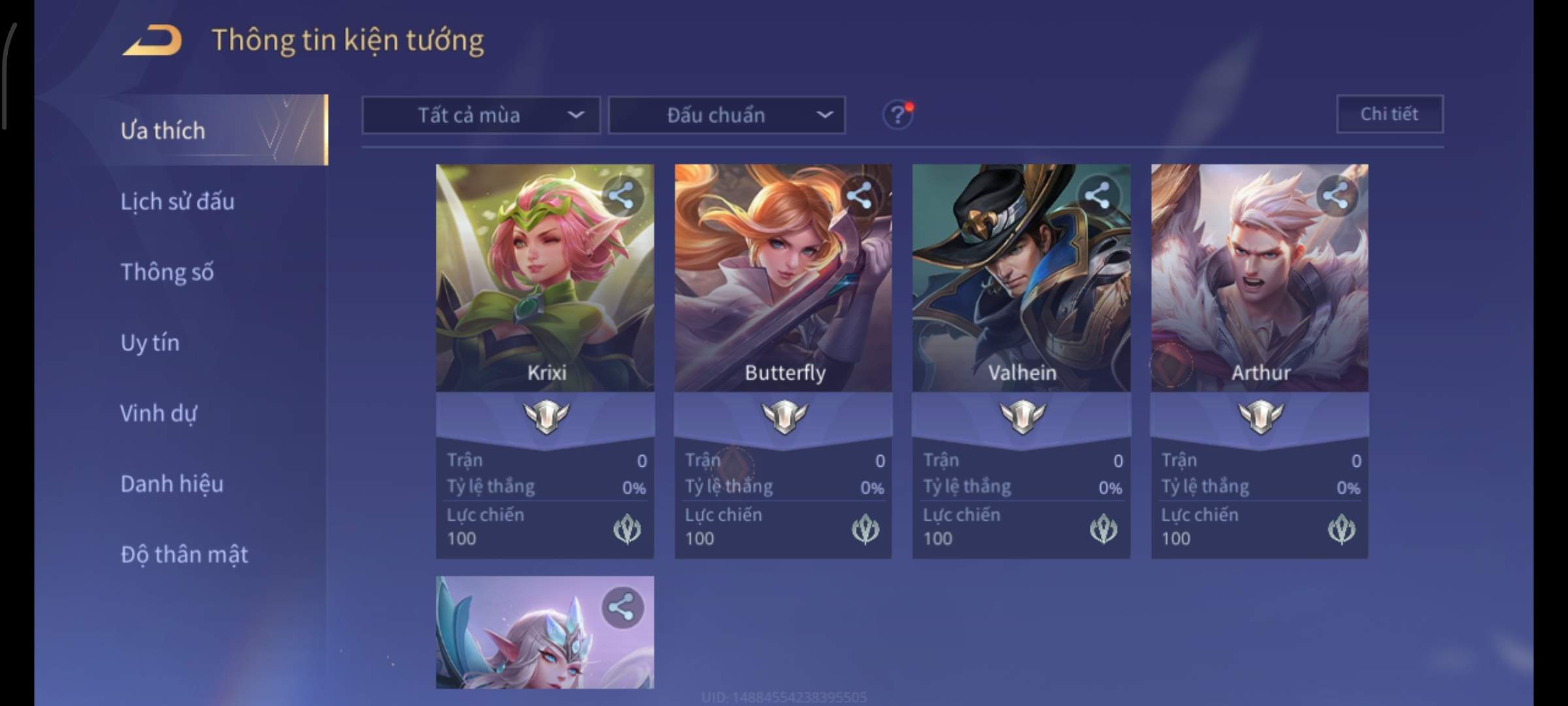1568x706 pixels.
Task: Share the Valhein hero card
Action: point(1098,195)
